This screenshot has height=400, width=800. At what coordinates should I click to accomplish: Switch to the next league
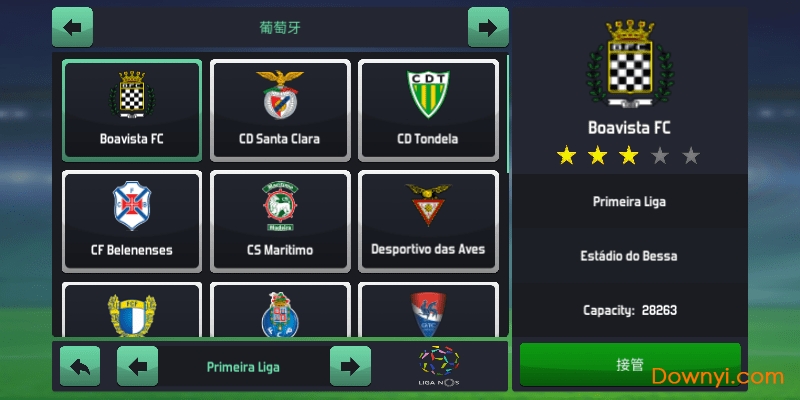pos(350,366)
